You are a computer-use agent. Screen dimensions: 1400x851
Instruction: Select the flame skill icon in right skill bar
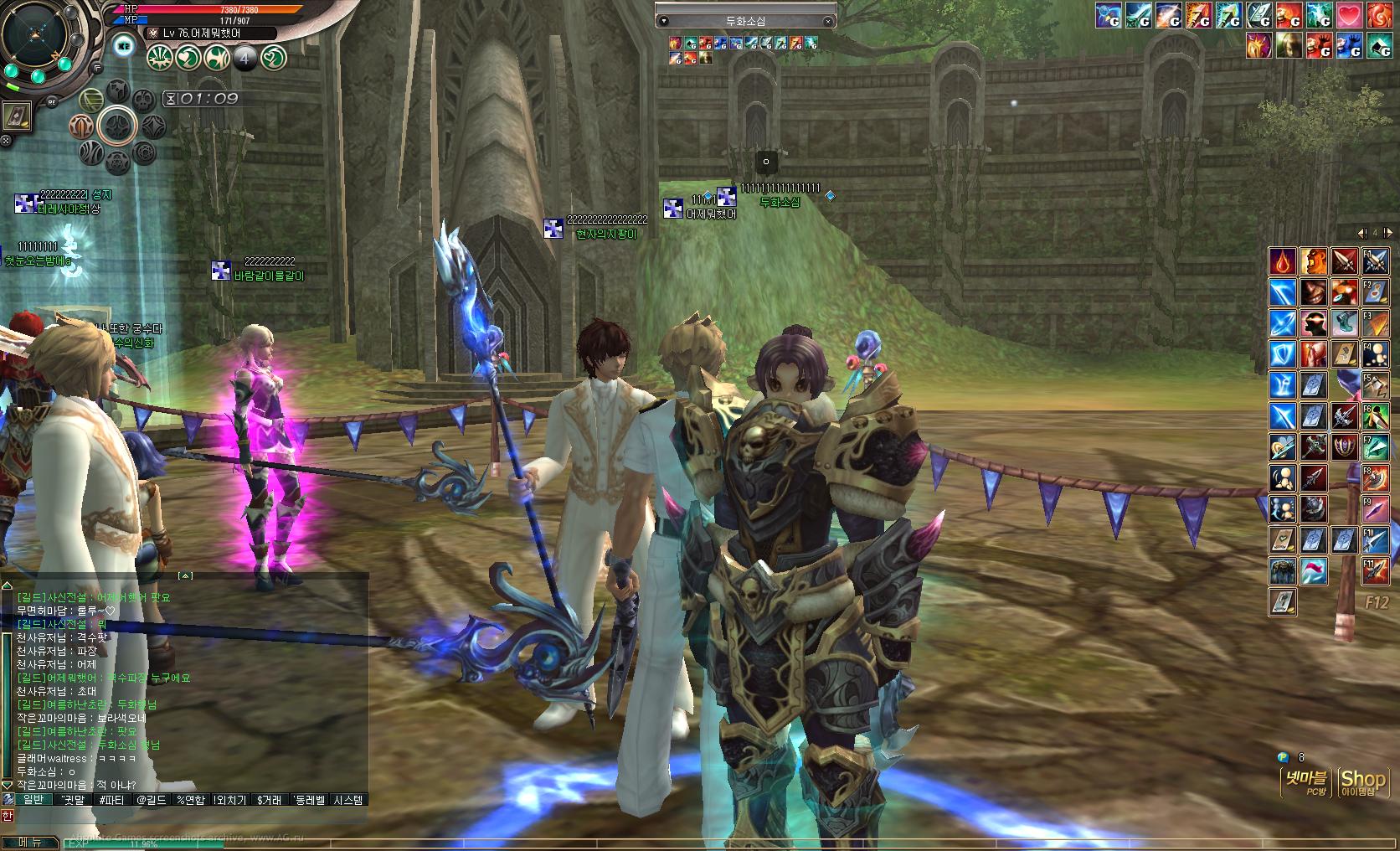[1282, 261]
